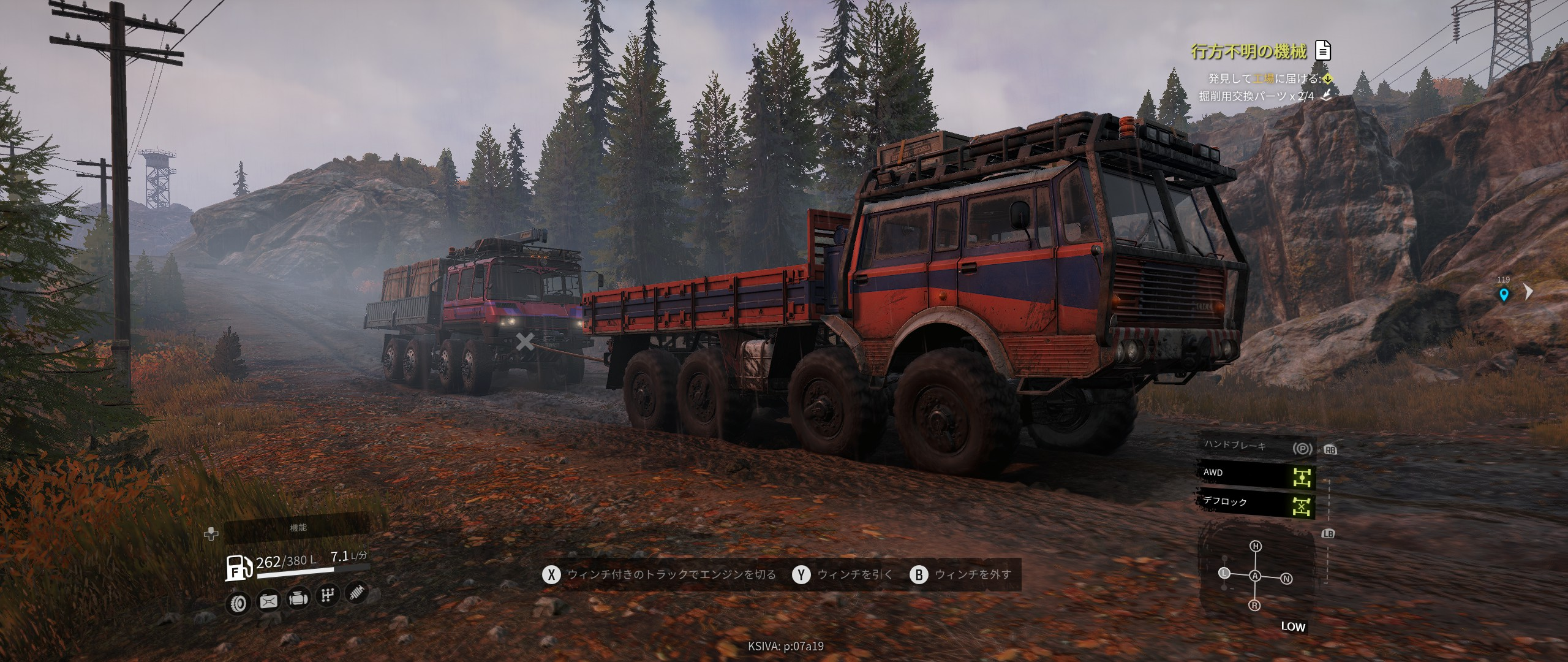Image resolution: width=1568 pixels, height=662 pixels.
Task: Check the fuel tank damage icon
Action: (x=268, y=601)
